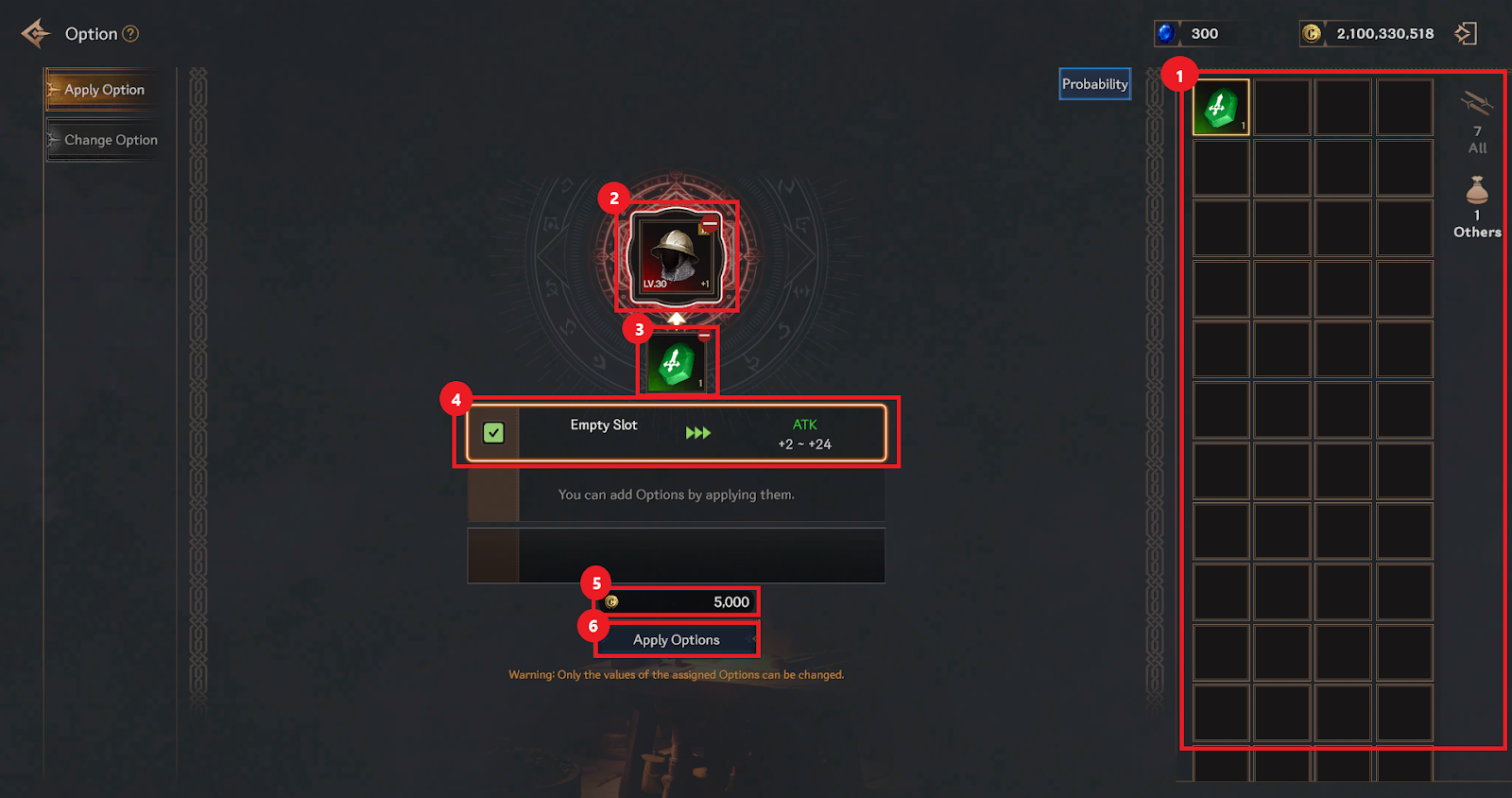This screenshot has height=798, width=1512.
Task: Confirm with Apply Options button
Action: [x=677, y=640]
